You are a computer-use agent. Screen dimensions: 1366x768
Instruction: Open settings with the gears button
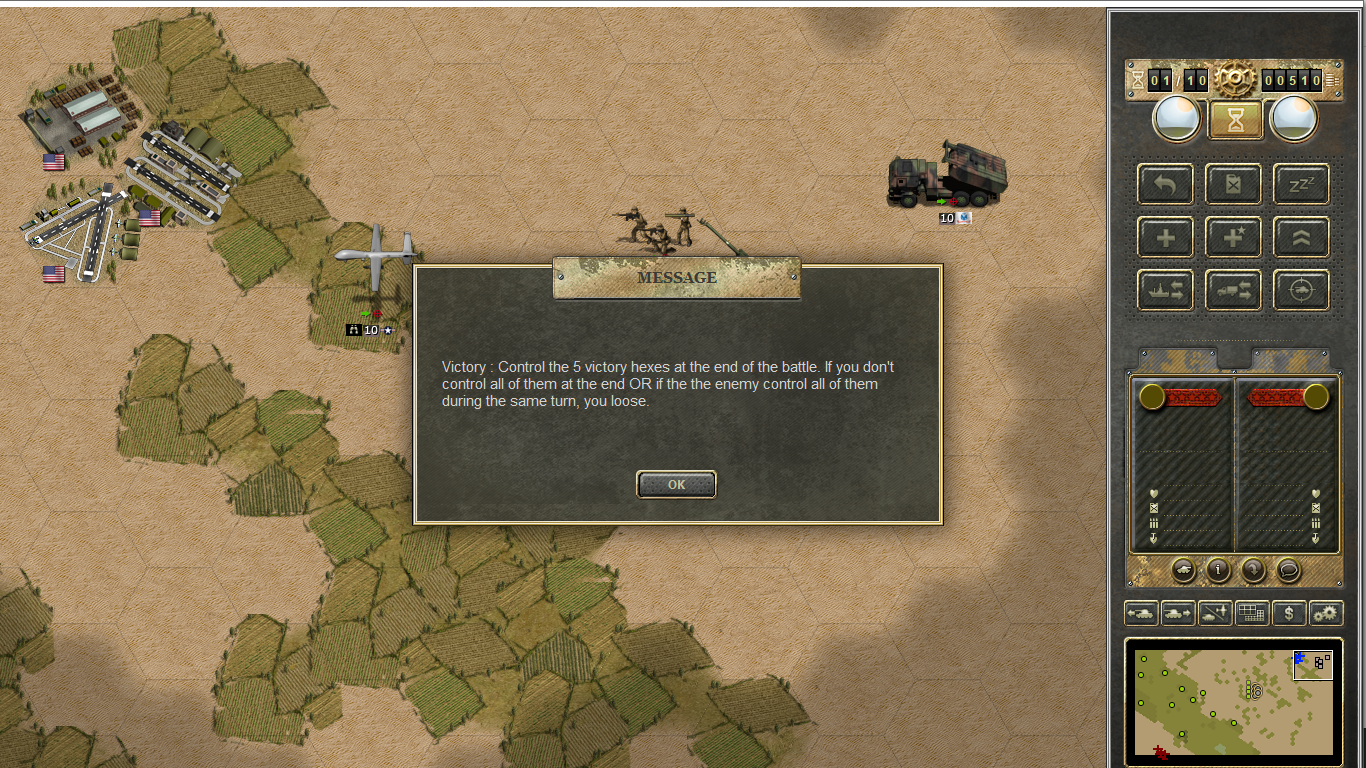1326,613
